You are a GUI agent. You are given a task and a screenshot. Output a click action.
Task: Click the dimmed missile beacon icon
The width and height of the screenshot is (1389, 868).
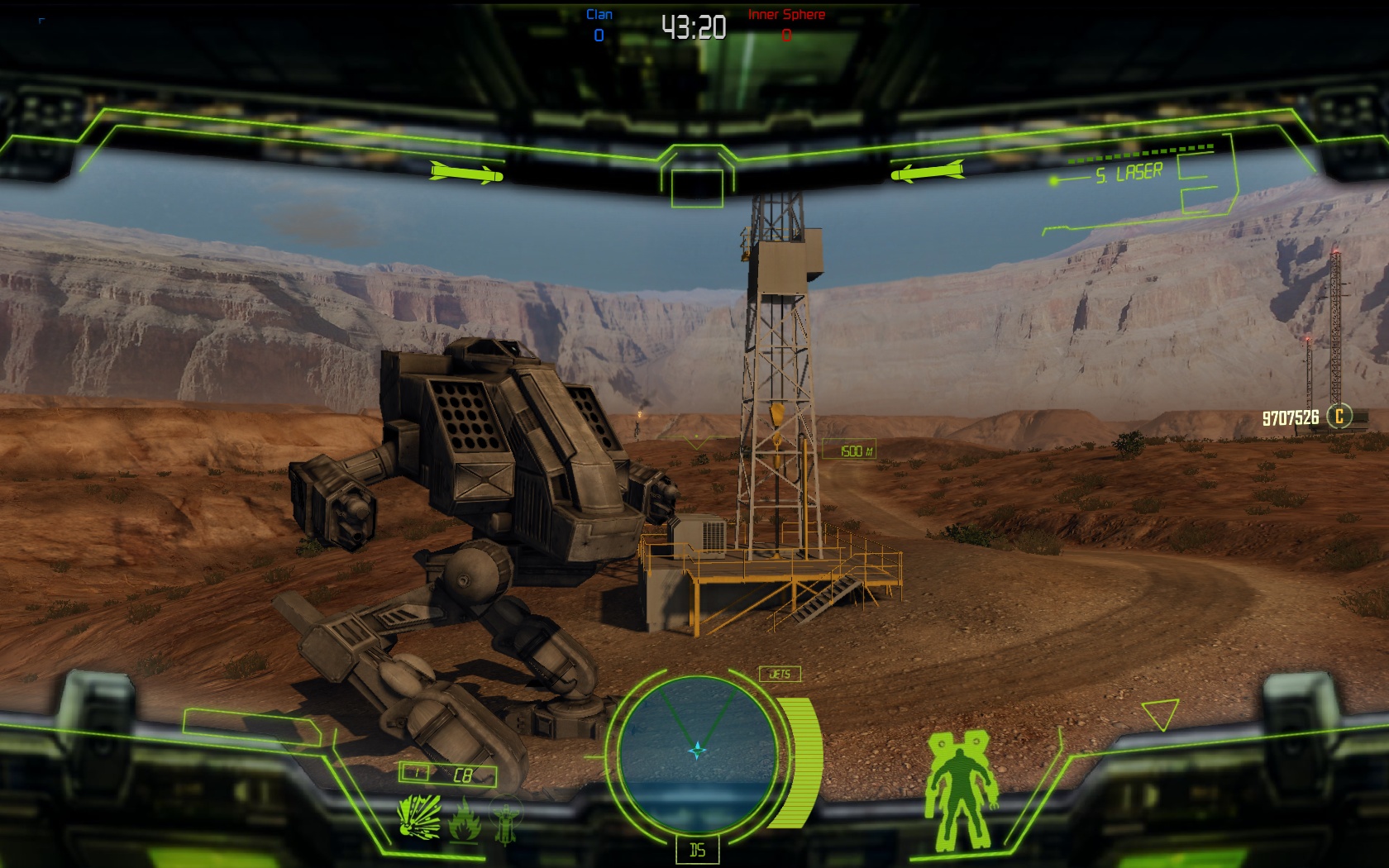pos(505,818)
